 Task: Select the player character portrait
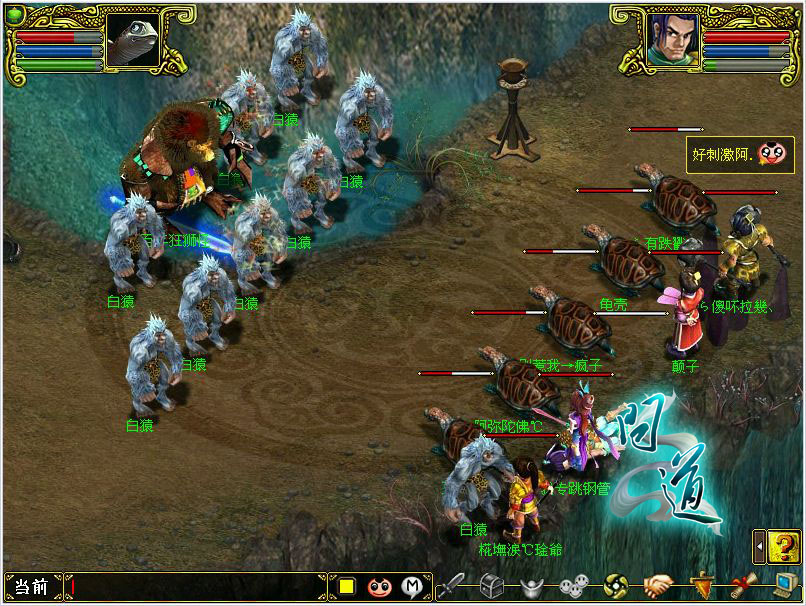(x=671, y=42)
